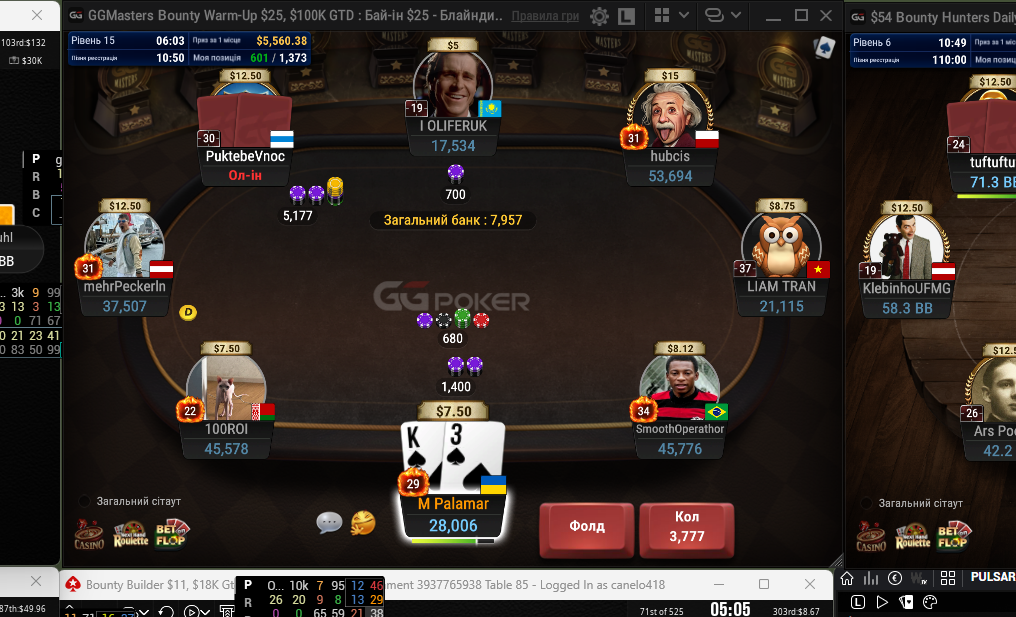1016x617 pixels.
Task: Open the Правила гри rules link
Action: [545, 16]
